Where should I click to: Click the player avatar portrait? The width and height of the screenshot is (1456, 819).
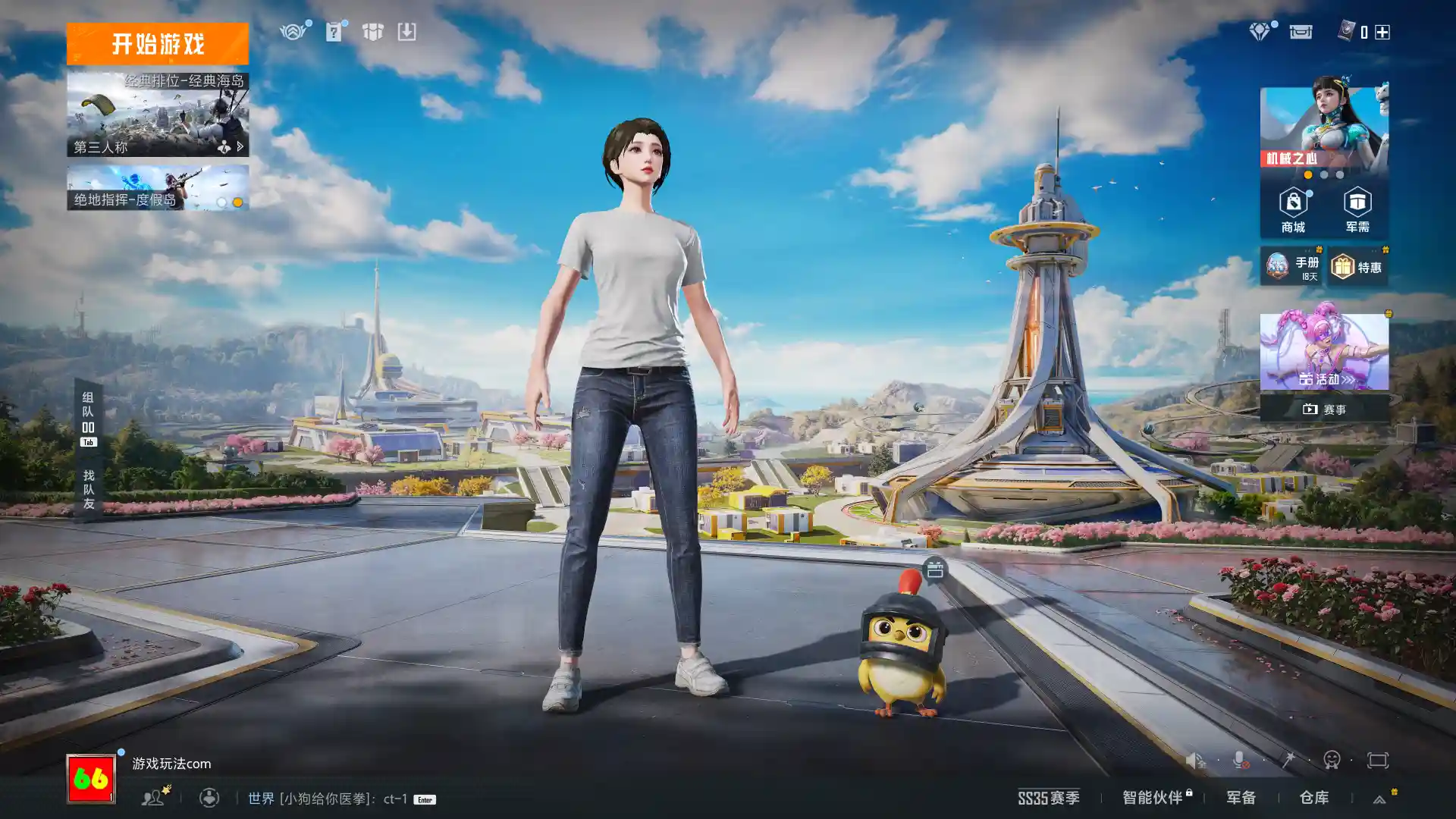pyautogui.click(x=91, y=779)
